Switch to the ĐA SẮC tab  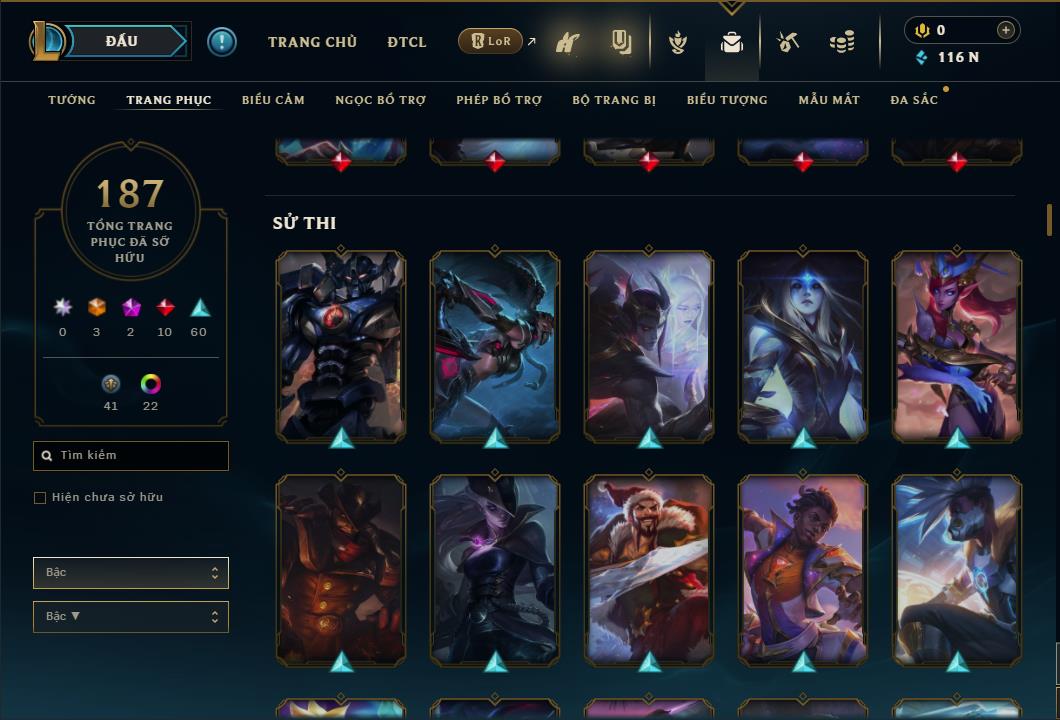pyautogui.click(x=914, y=100)
